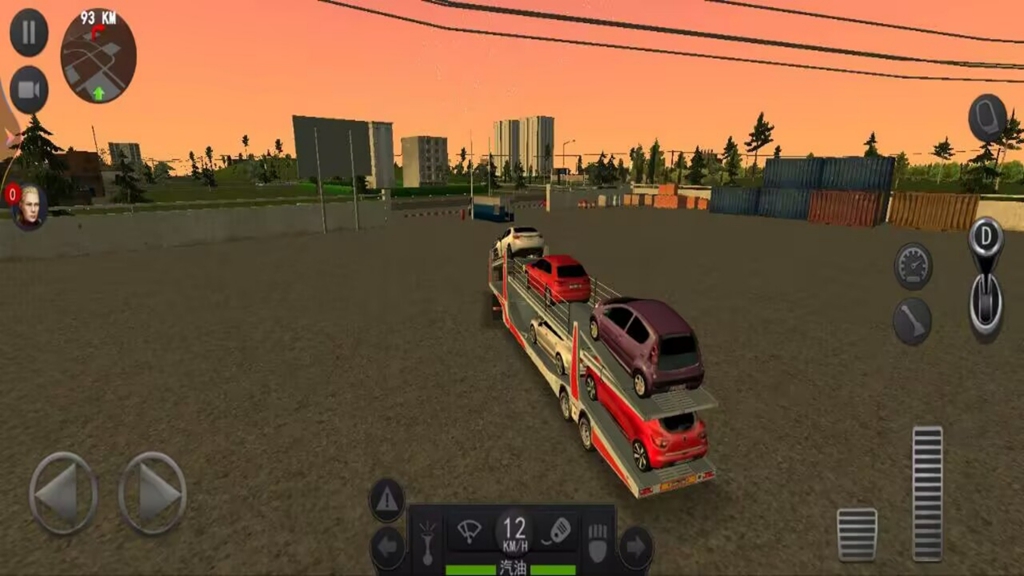Switch the camera view
The image size is (1024, 576).
29,90
